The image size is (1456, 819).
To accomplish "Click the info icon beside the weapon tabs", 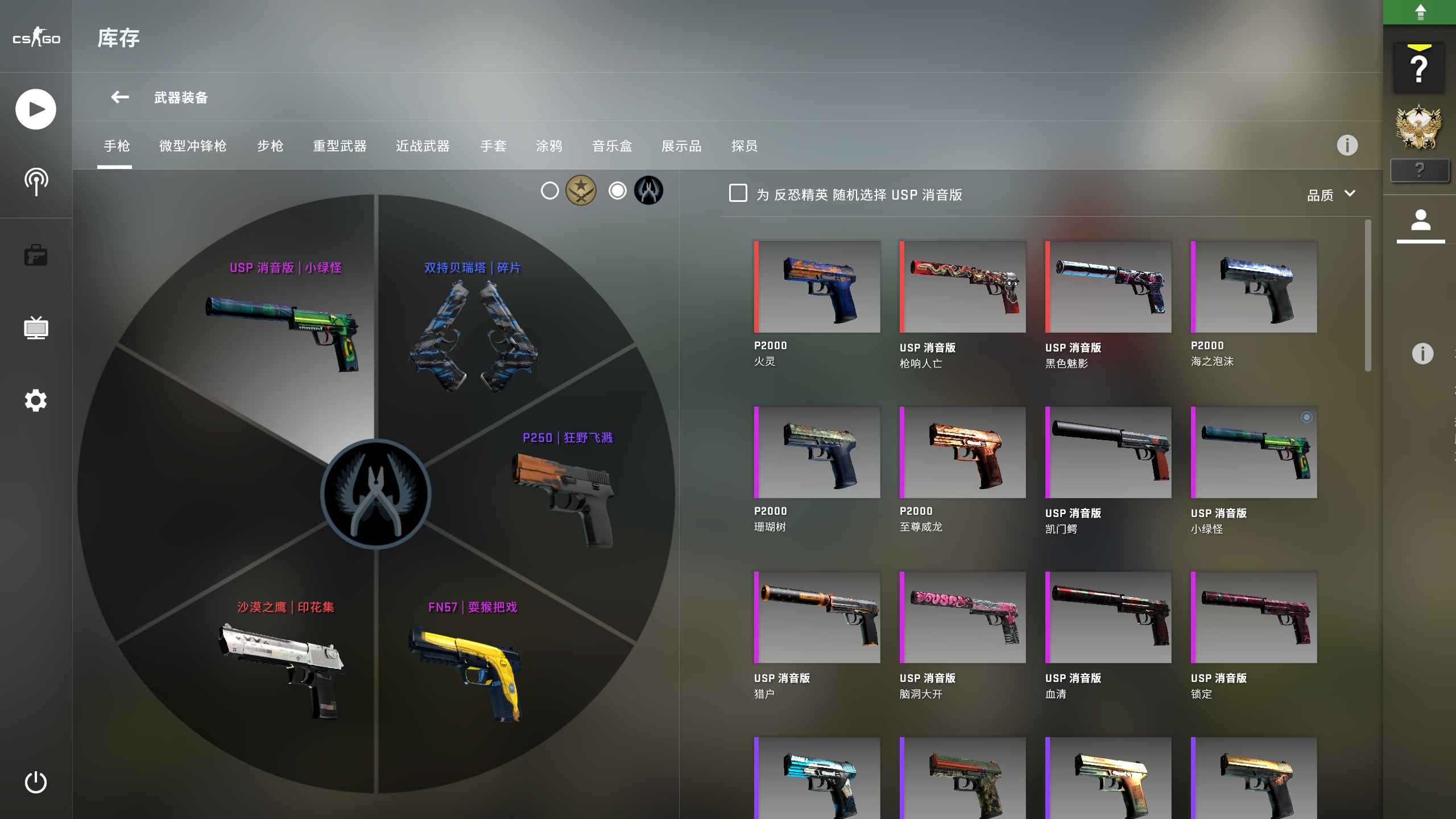I will pos(1347,146).
